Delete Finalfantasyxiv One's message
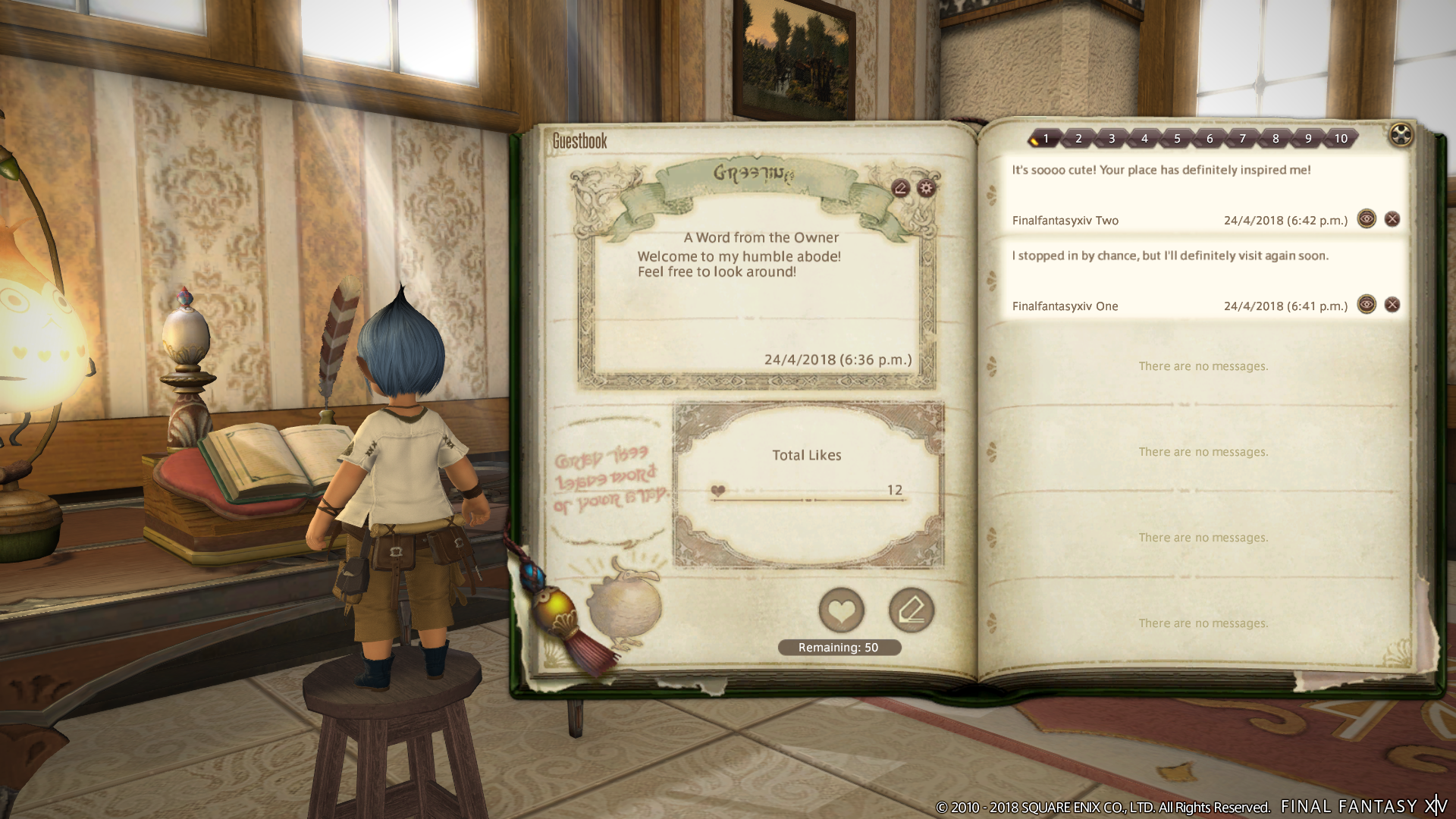The height and width of the screenshot is (819, 1456). coord(1392,305)
